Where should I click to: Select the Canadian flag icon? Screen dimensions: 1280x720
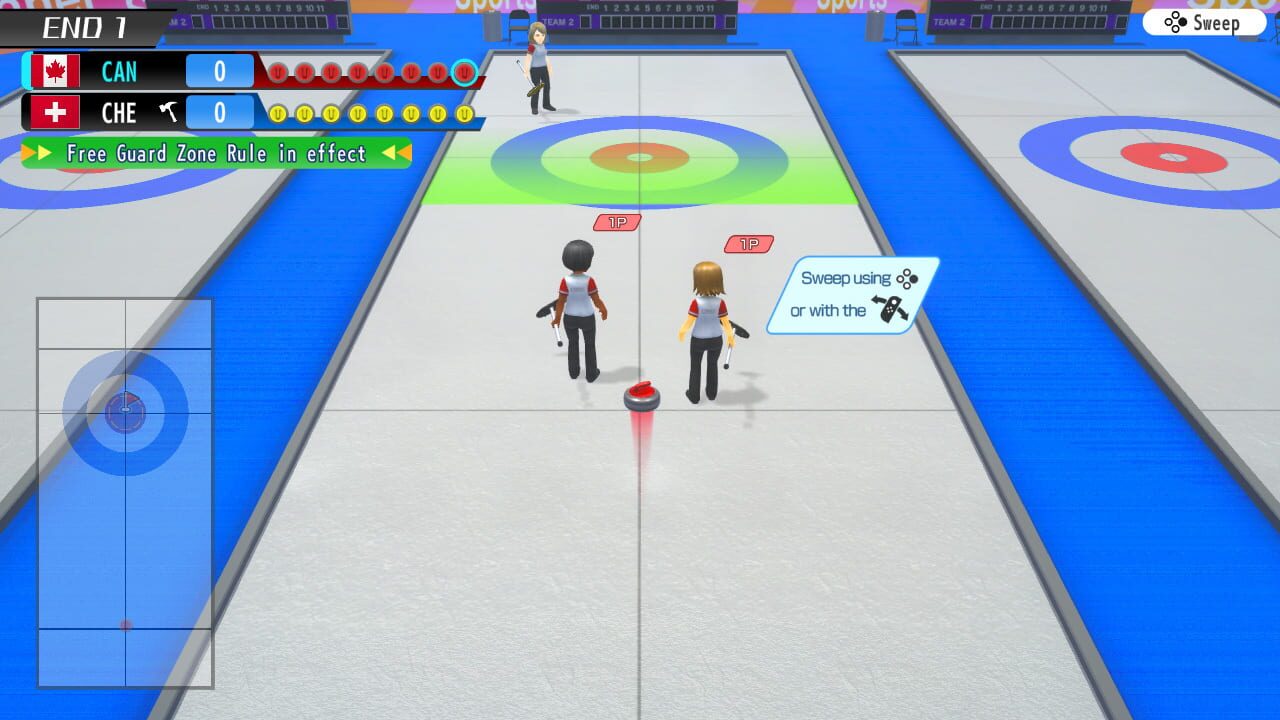coord(55,70)
